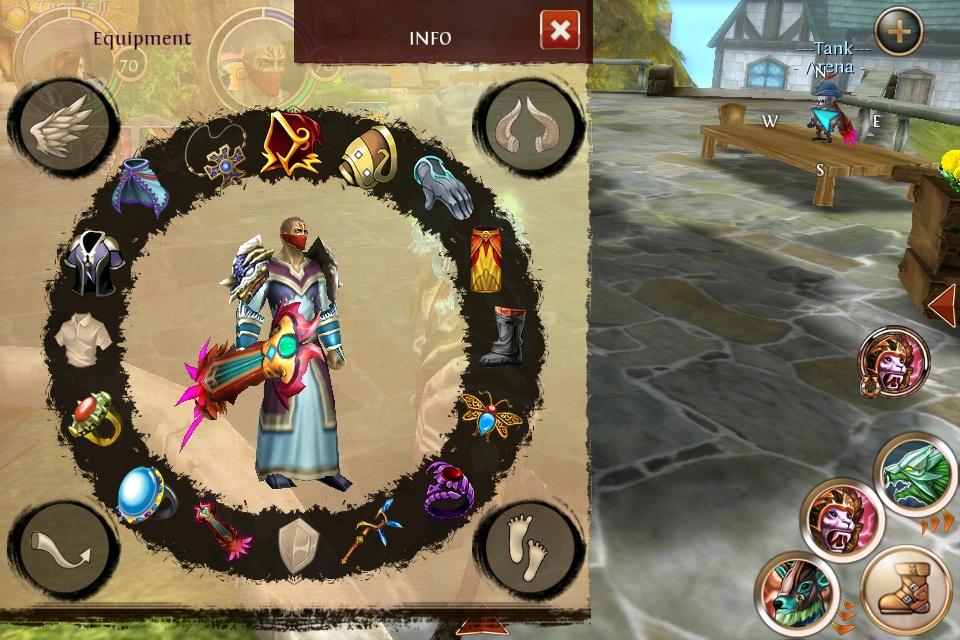Select the teal gloves slot
Image resolution: width=960 pixels, height=640 pixels.
pos(442,187)
